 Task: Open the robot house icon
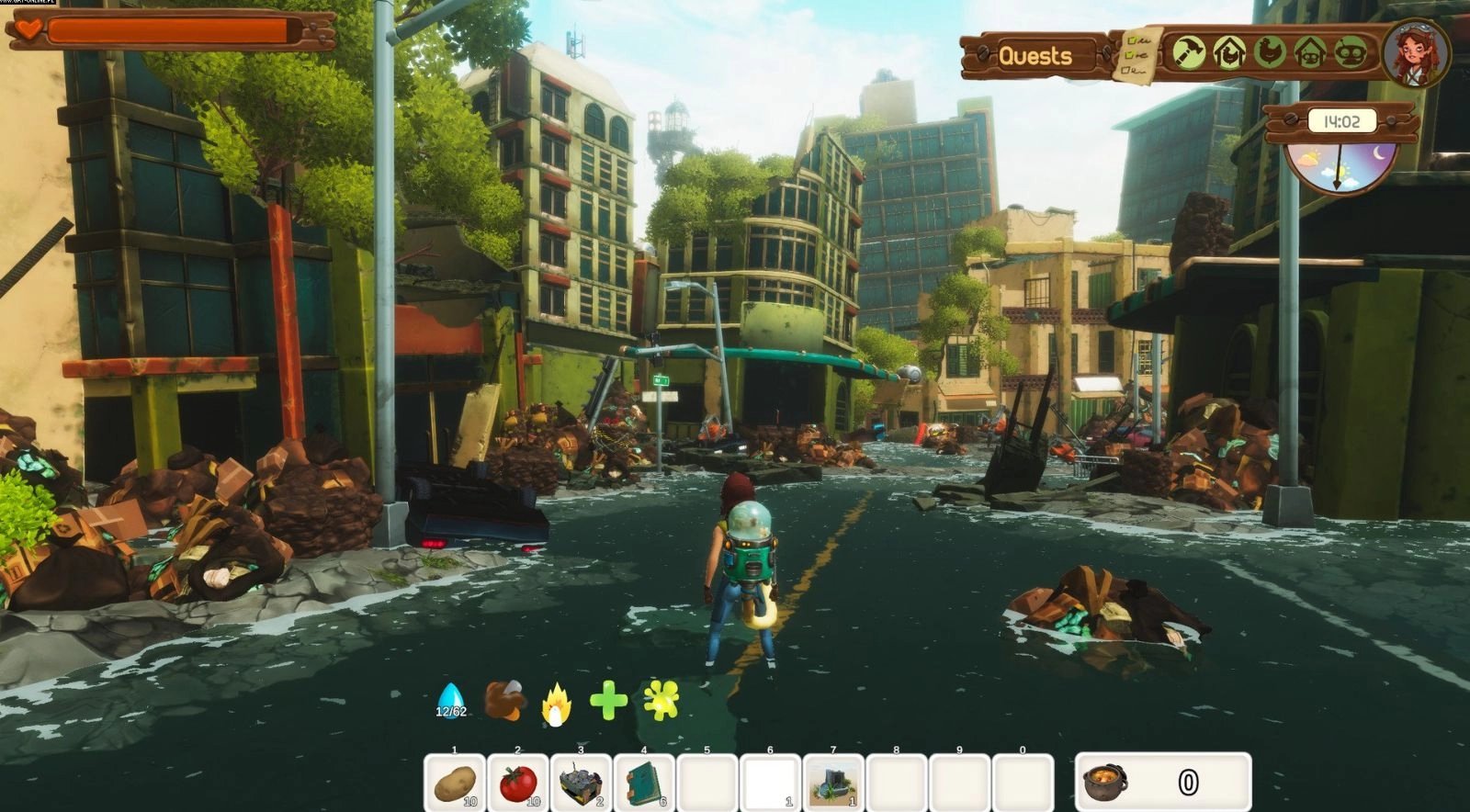(x=1309, y=52)
